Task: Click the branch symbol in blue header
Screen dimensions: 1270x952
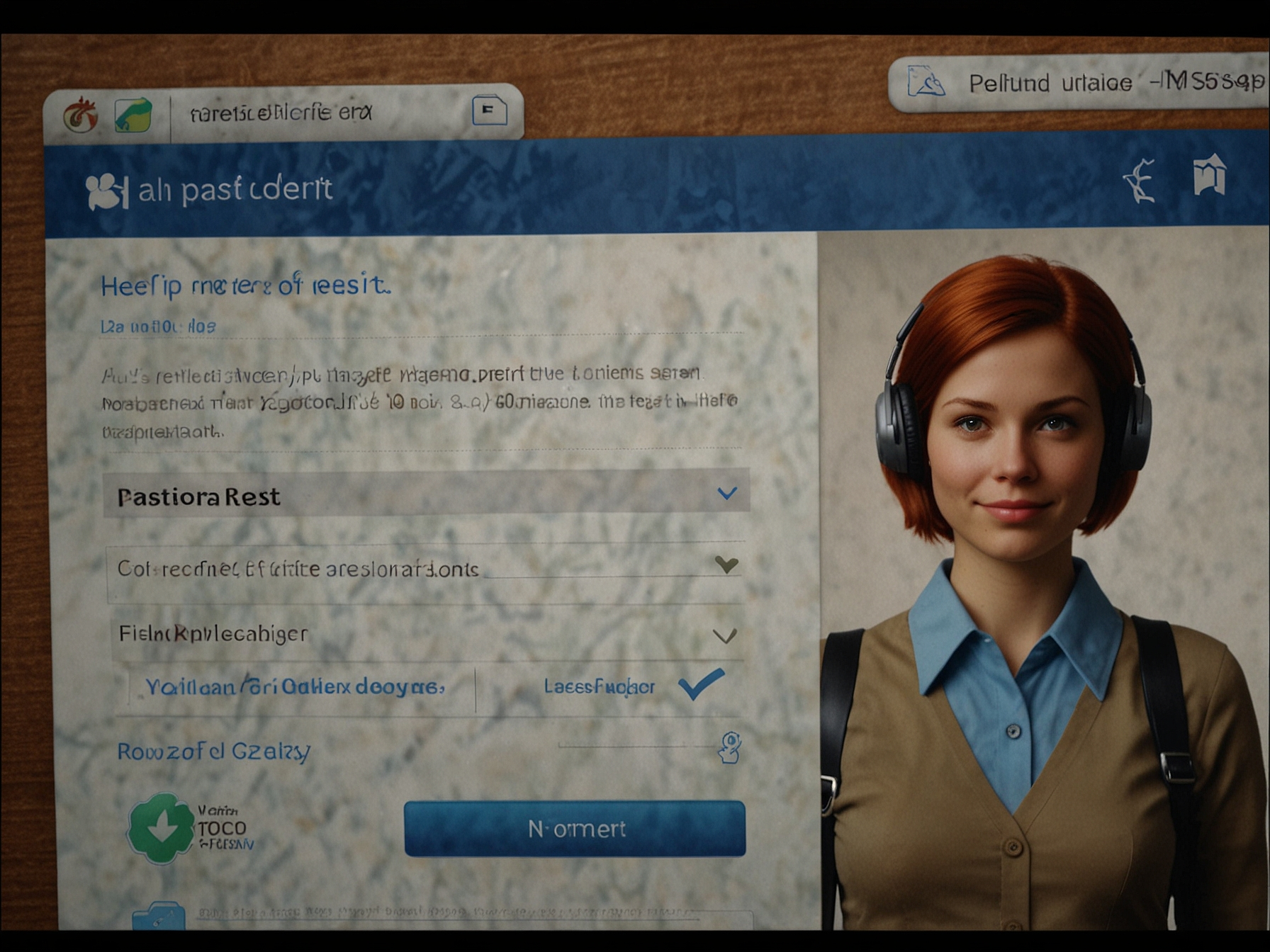Action: pyautogui.click(x=1140, y=180)
